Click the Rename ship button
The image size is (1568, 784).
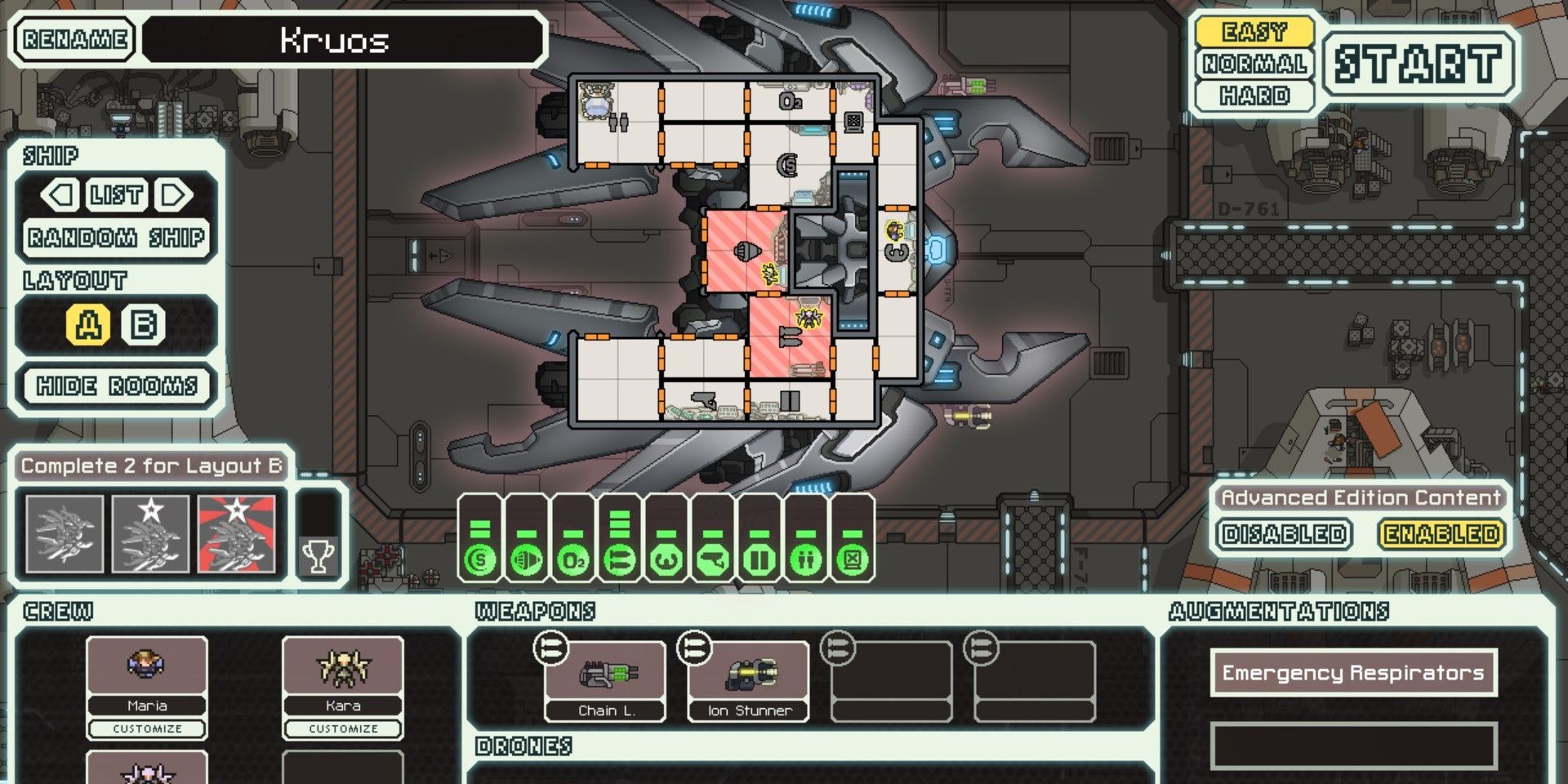coord(74,39)
